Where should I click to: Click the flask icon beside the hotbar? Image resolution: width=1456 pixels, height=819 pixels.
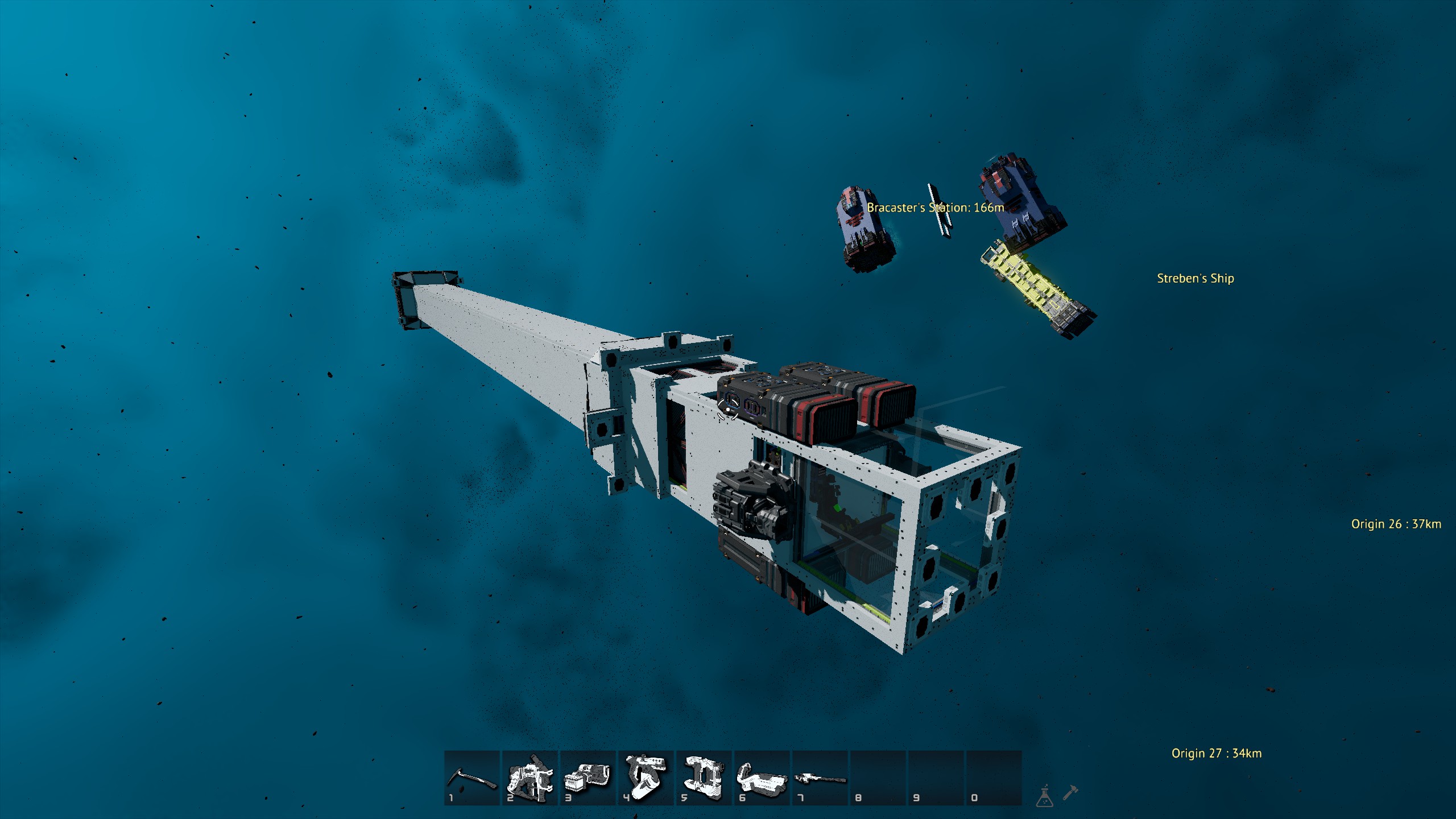[1045, 797]
